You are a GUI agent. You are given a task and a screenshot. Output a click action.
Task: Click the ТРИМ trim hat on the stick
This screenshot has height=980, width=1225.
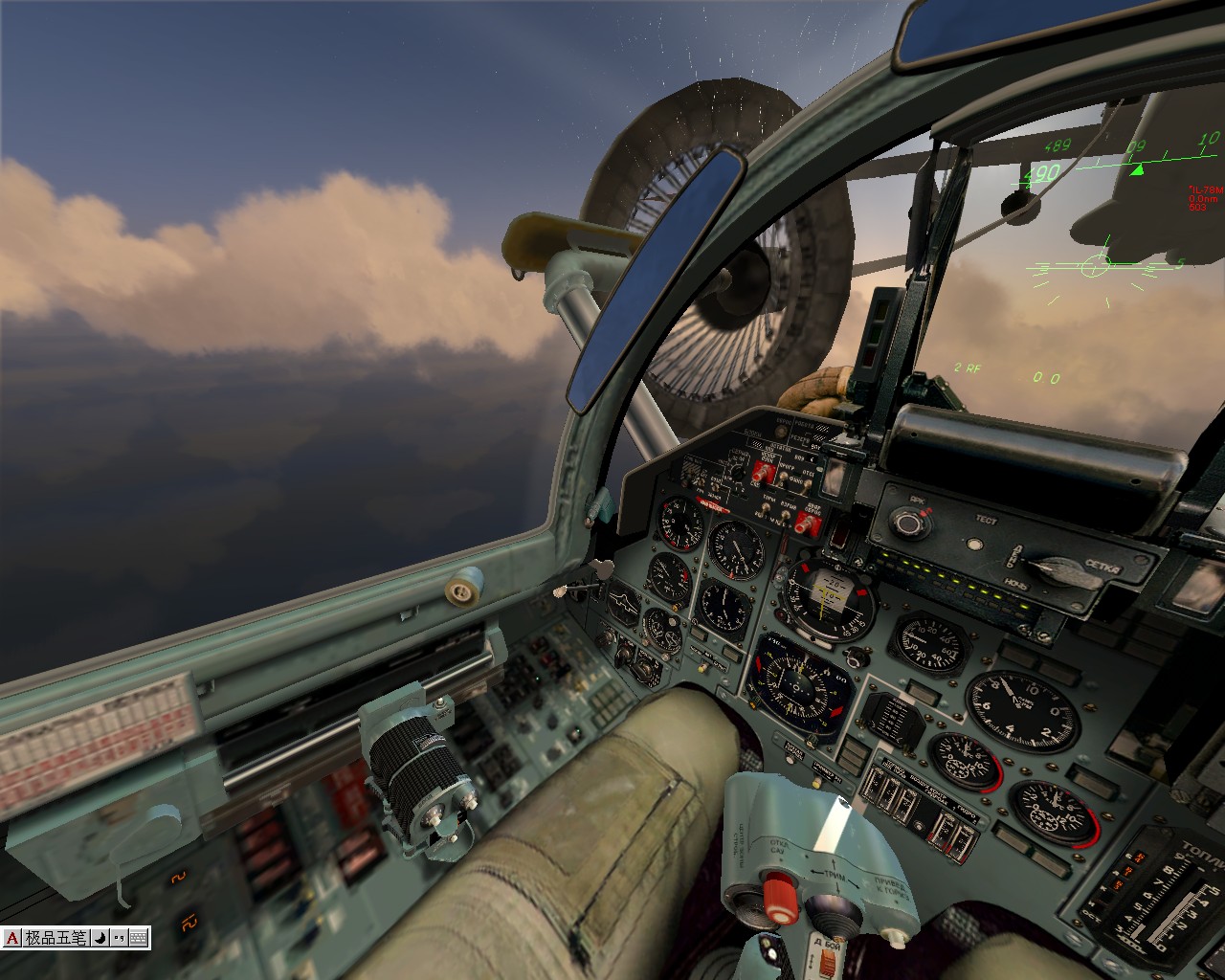[x=833, y=908]
